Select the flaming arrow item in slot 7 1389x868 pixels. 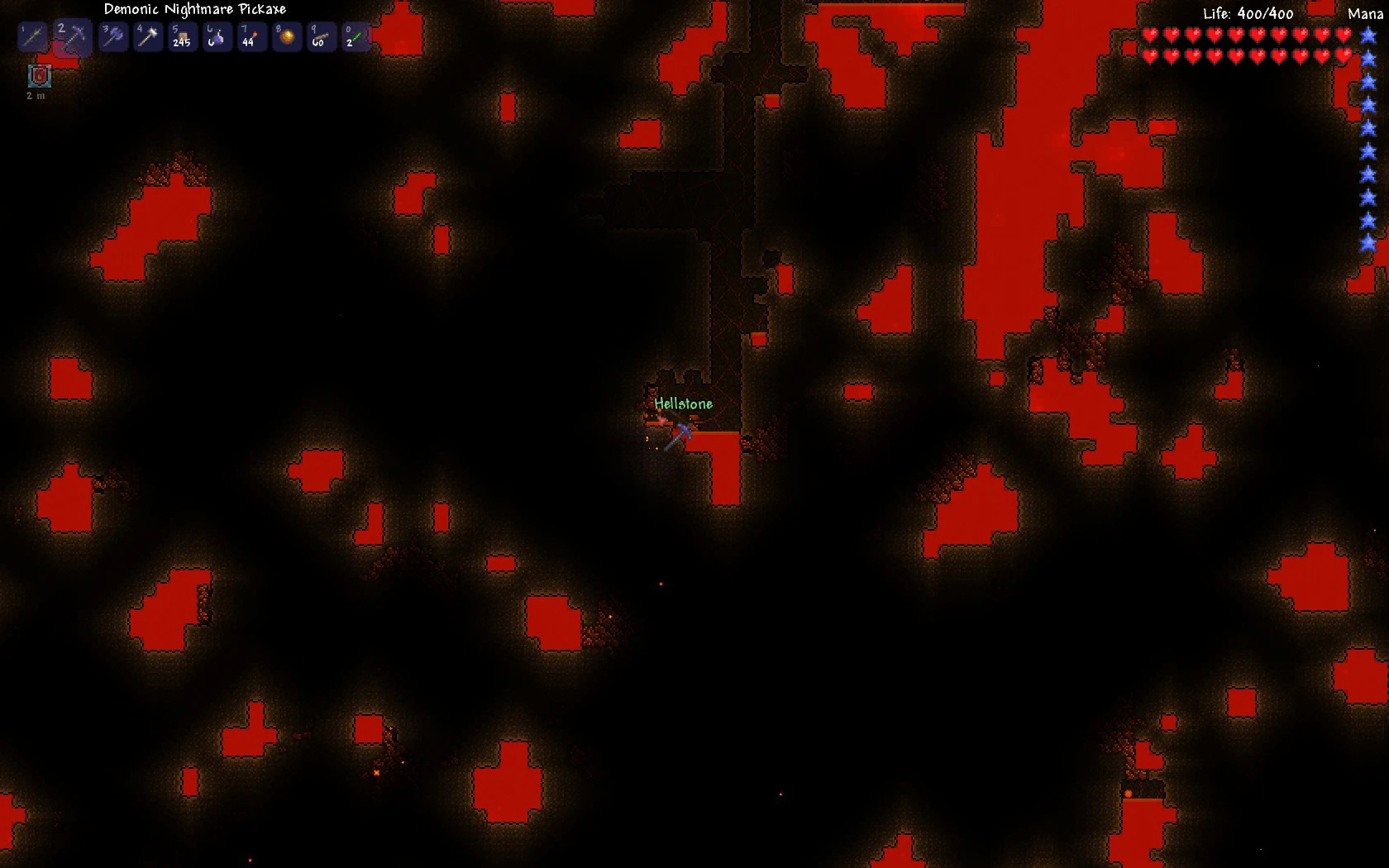click(252, 36)
